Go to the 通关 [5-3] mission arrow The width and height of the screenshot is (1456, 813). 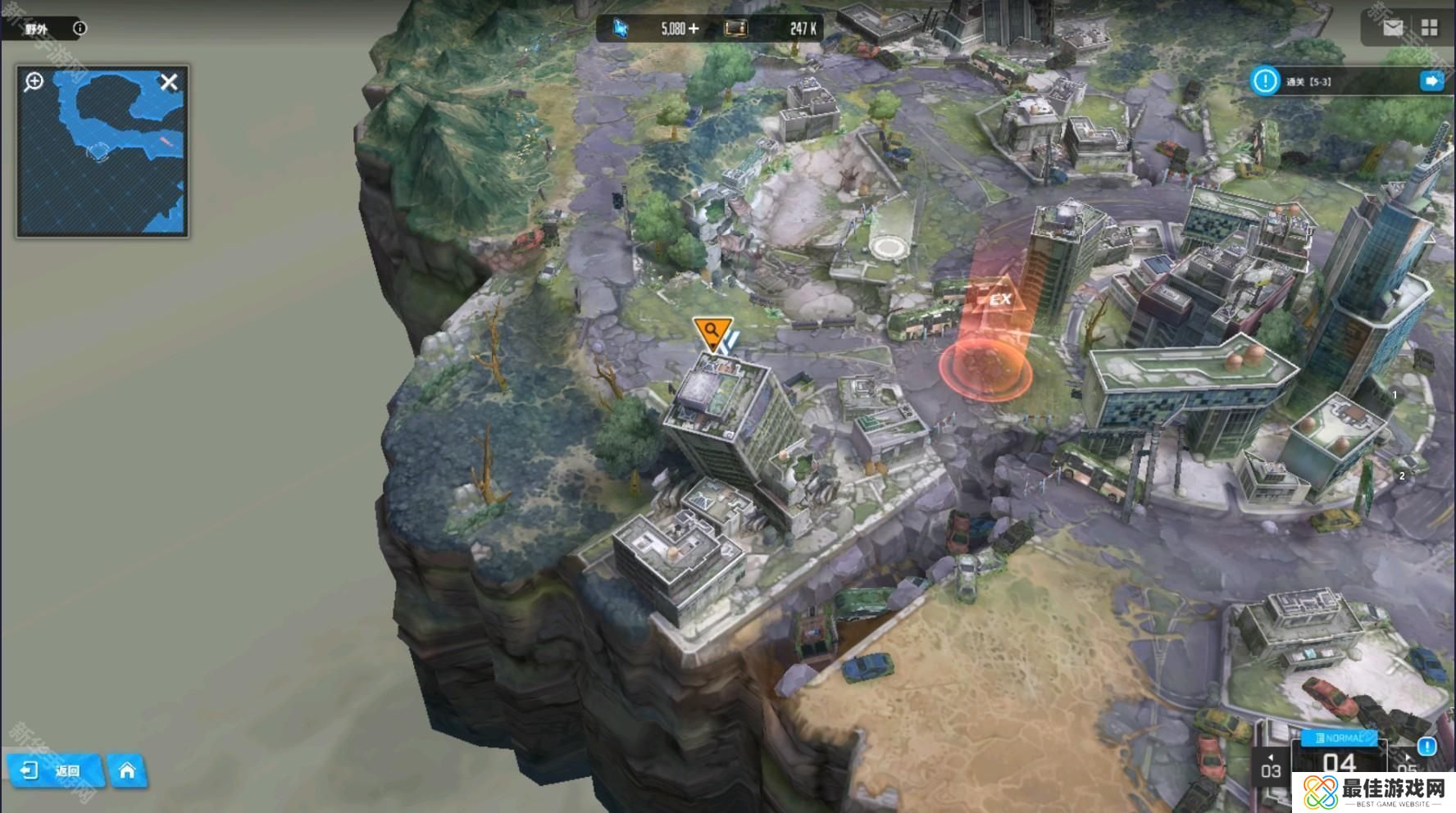point(1432,80)
